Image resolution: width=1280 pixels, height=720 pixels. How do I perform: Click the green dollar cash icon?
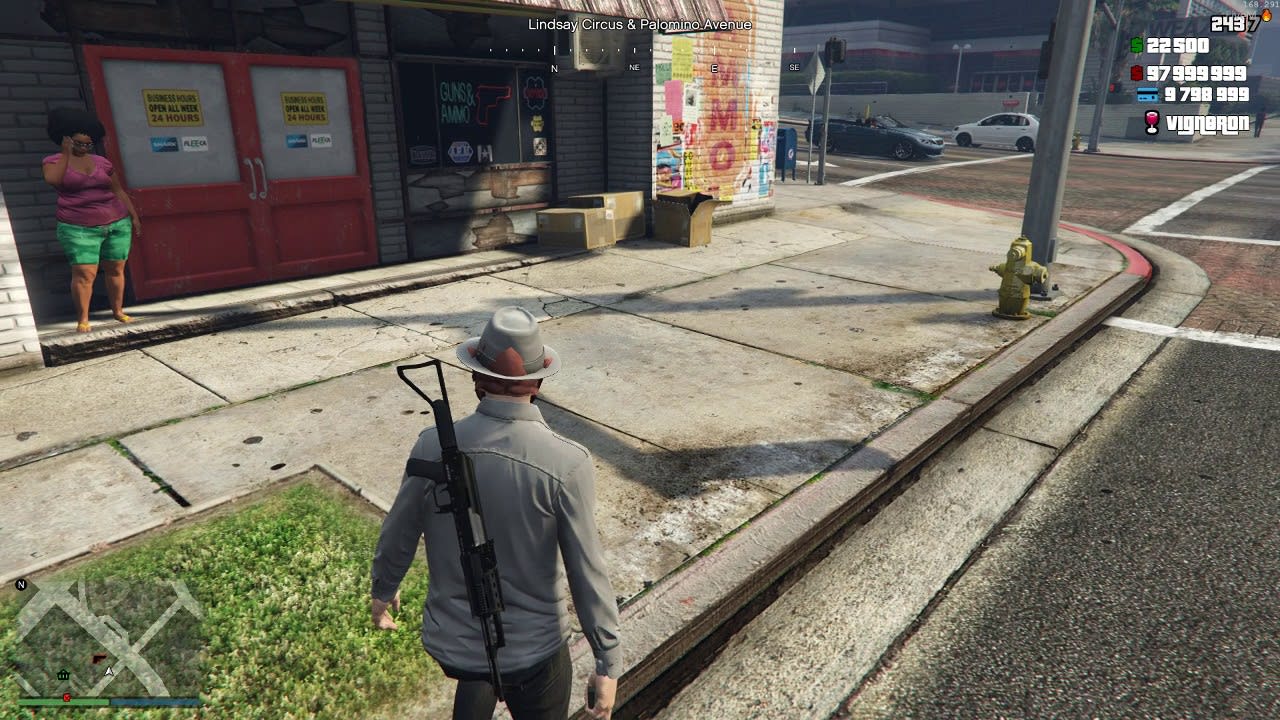tap(1137, 45)
